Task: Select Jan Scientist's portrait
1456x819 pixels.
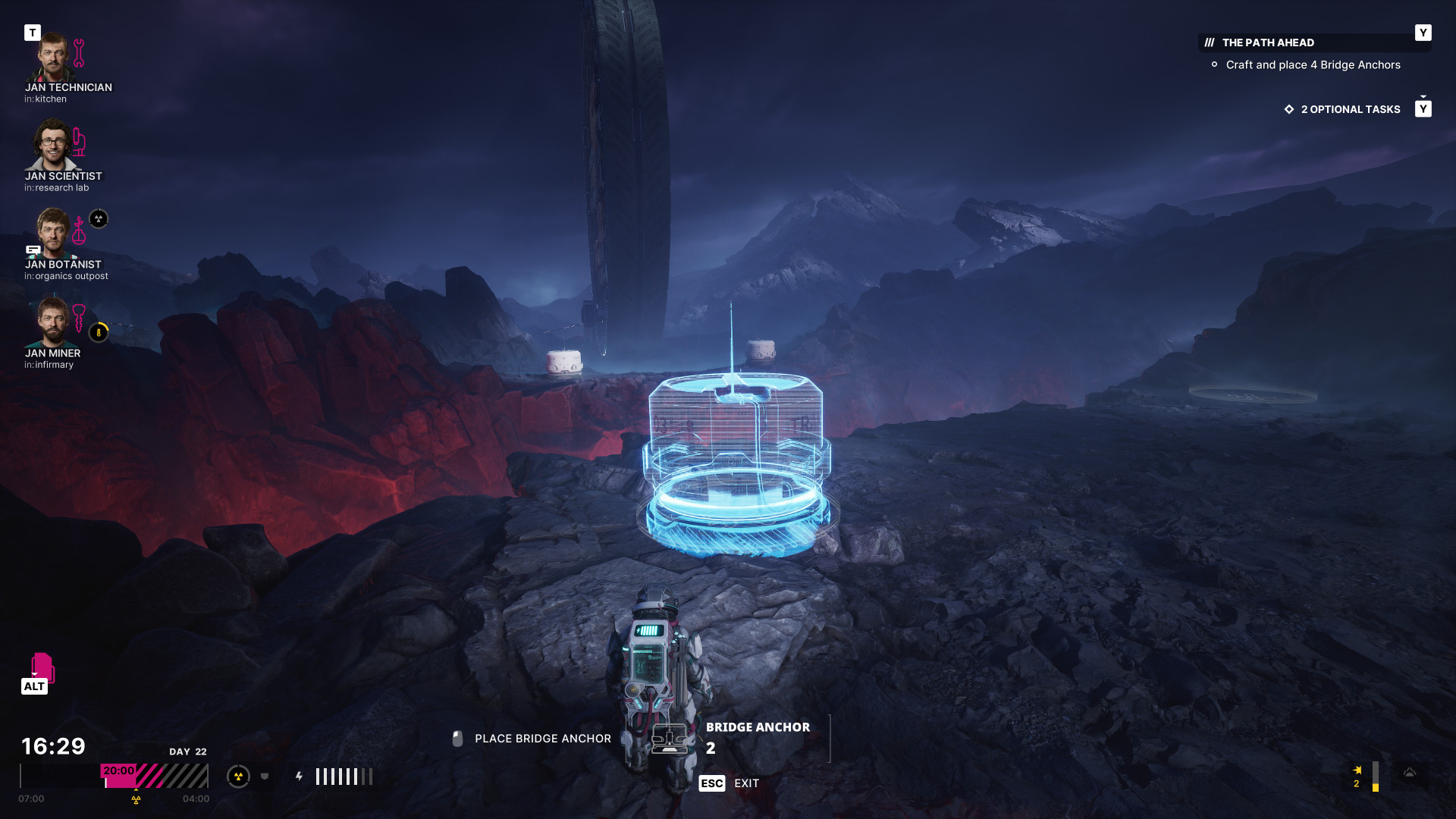Action: 52,145
